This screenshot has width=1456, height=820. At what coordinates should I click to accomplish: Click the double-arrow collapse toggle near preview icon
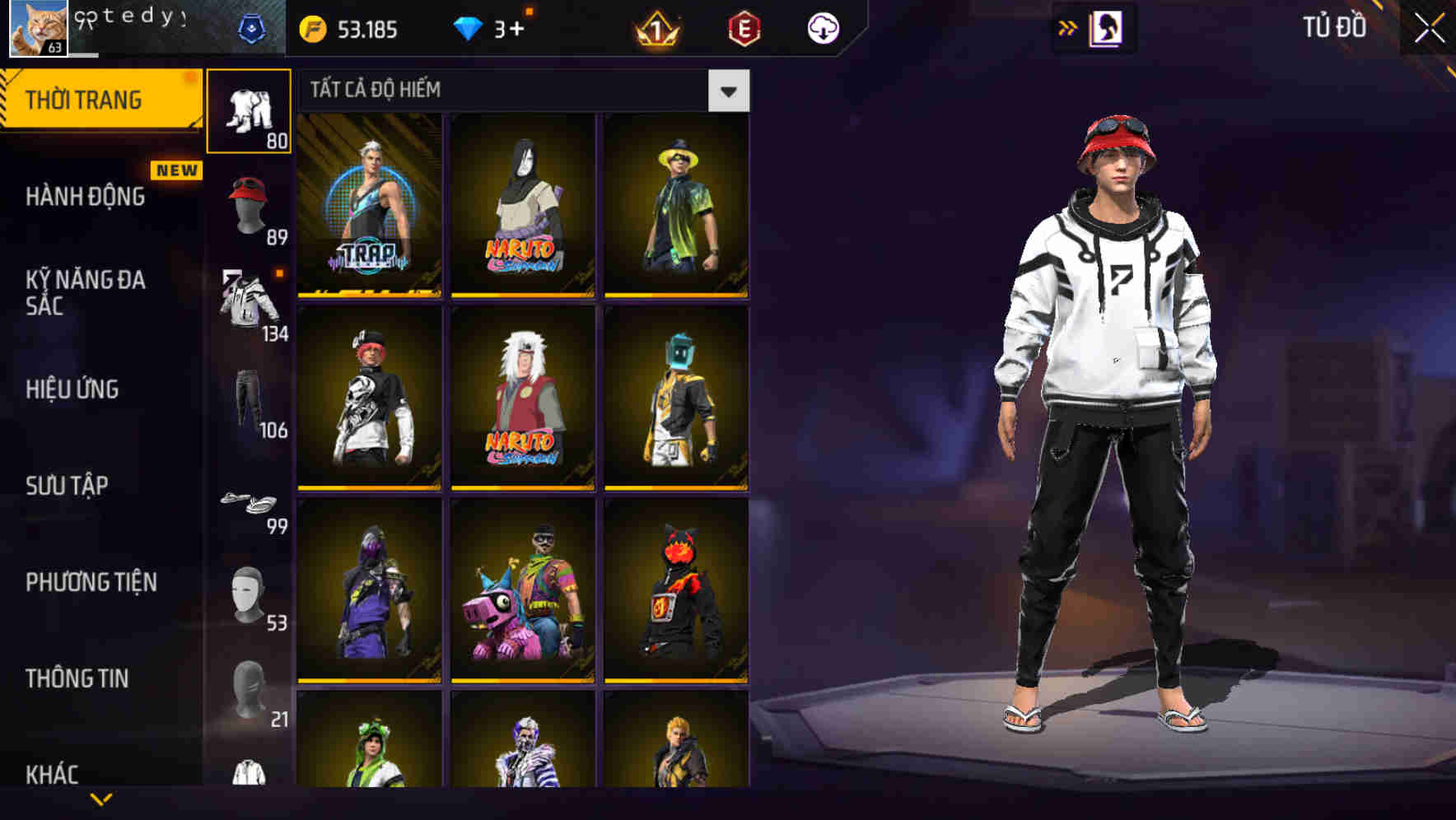pos(1067,27)
